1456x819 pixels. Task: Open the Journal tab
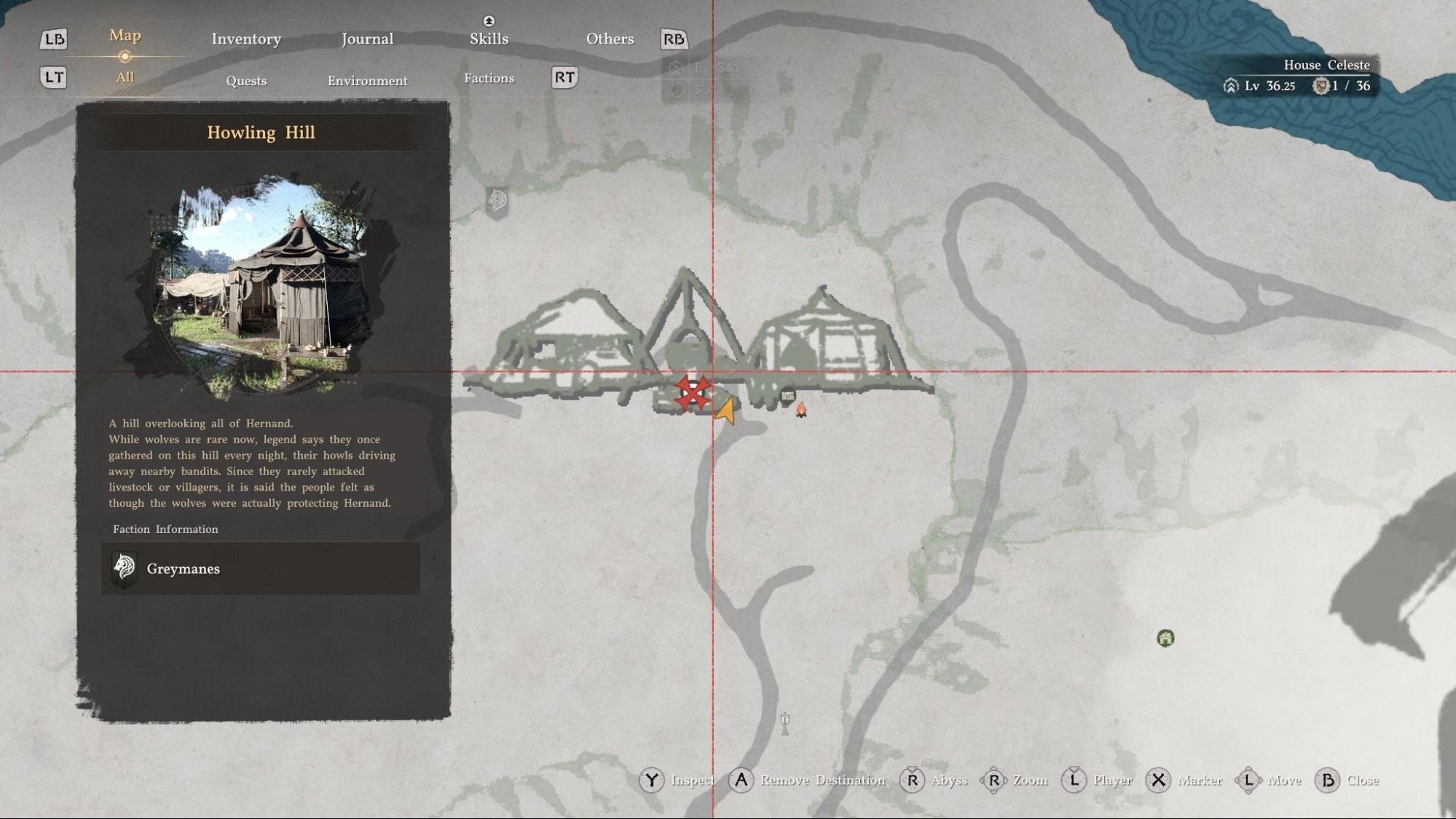click(x=367, y=39)
